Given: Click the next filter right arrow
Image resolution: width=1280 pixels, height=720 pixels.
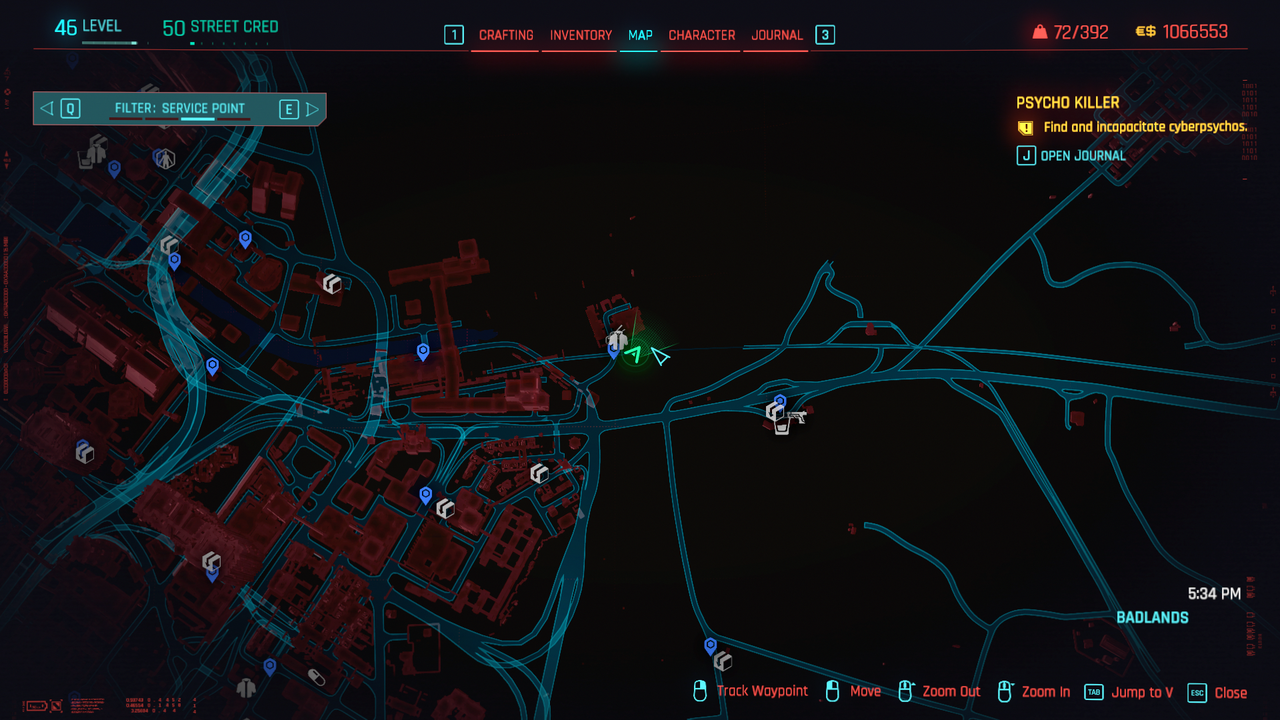Looking at the screenshot, I should pos(312,109).
